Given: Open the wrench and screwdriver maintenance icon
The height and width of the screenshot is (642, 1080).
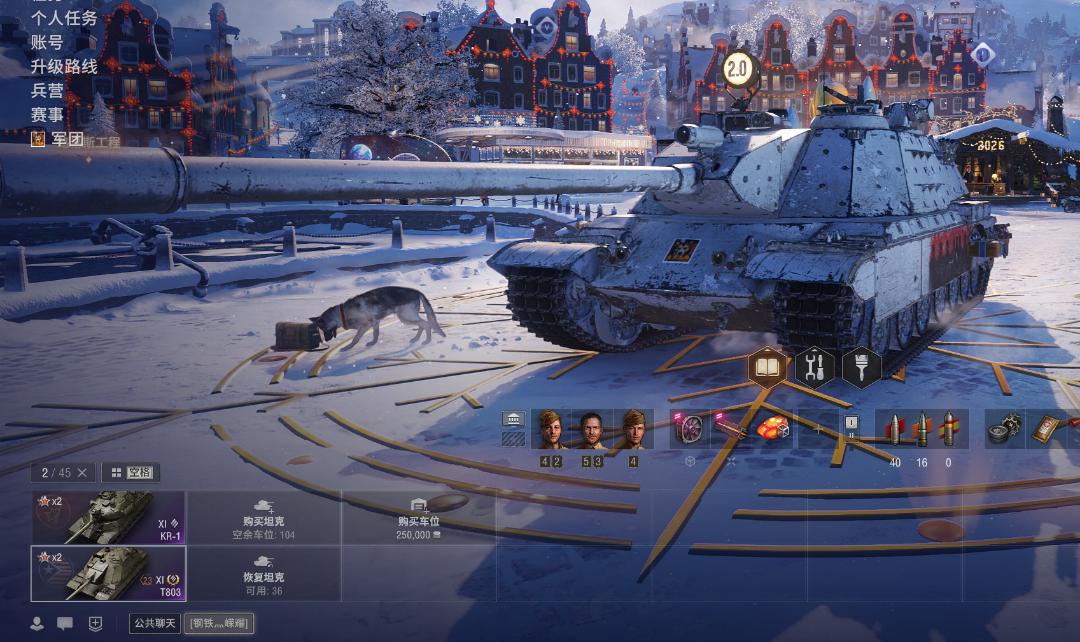Looking at the screenshot, I should tap(815, 367).
